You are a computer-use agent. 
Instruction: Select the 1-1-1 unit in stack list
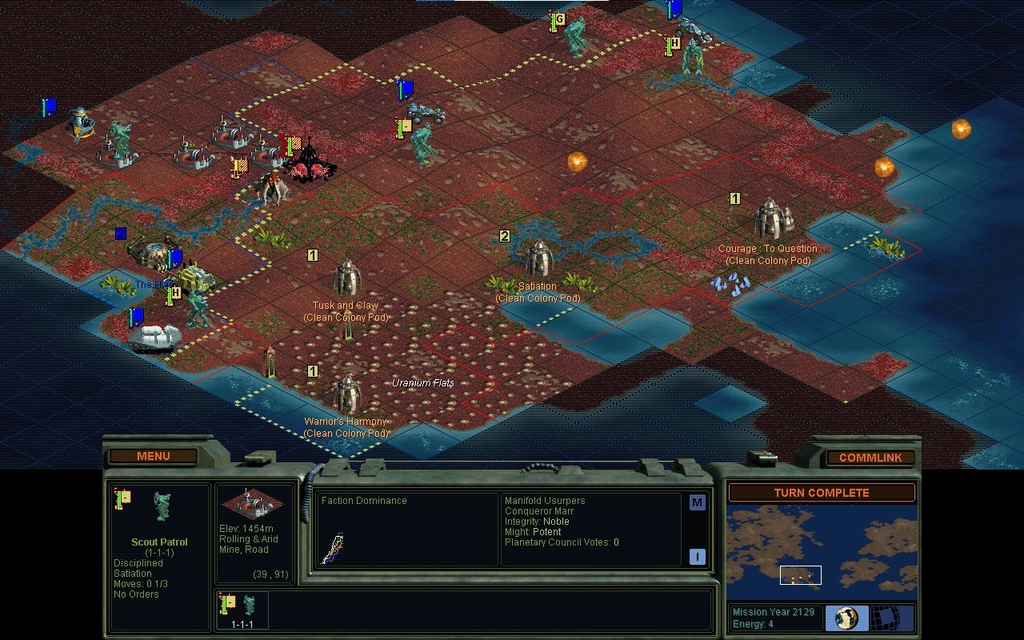click(244, 609)
